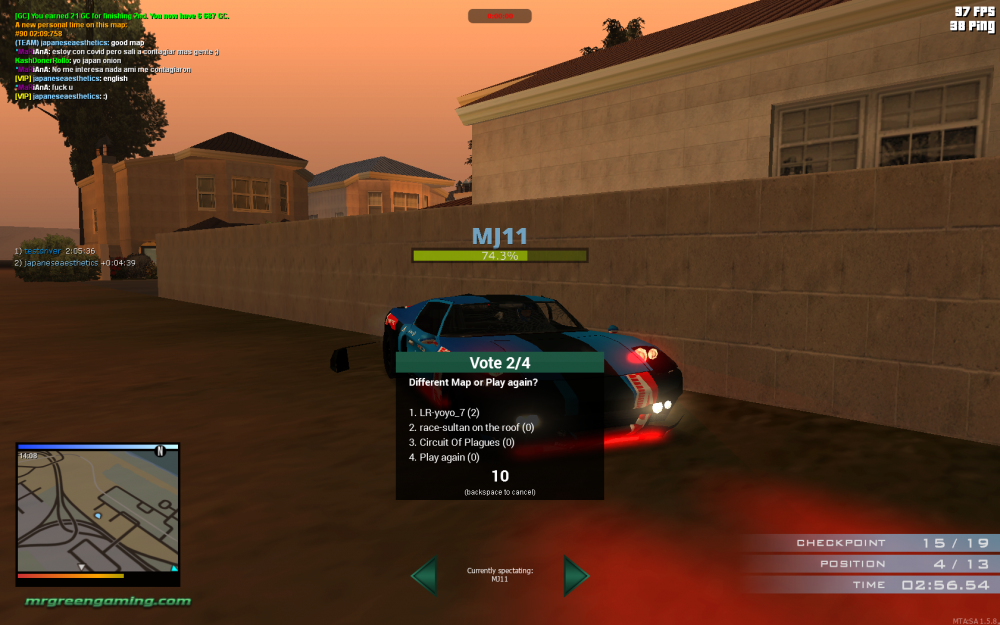The height and width of the screenshot is (625, 1000).
Task: Click the red button at top center
Action: click(x=499, y=16)
